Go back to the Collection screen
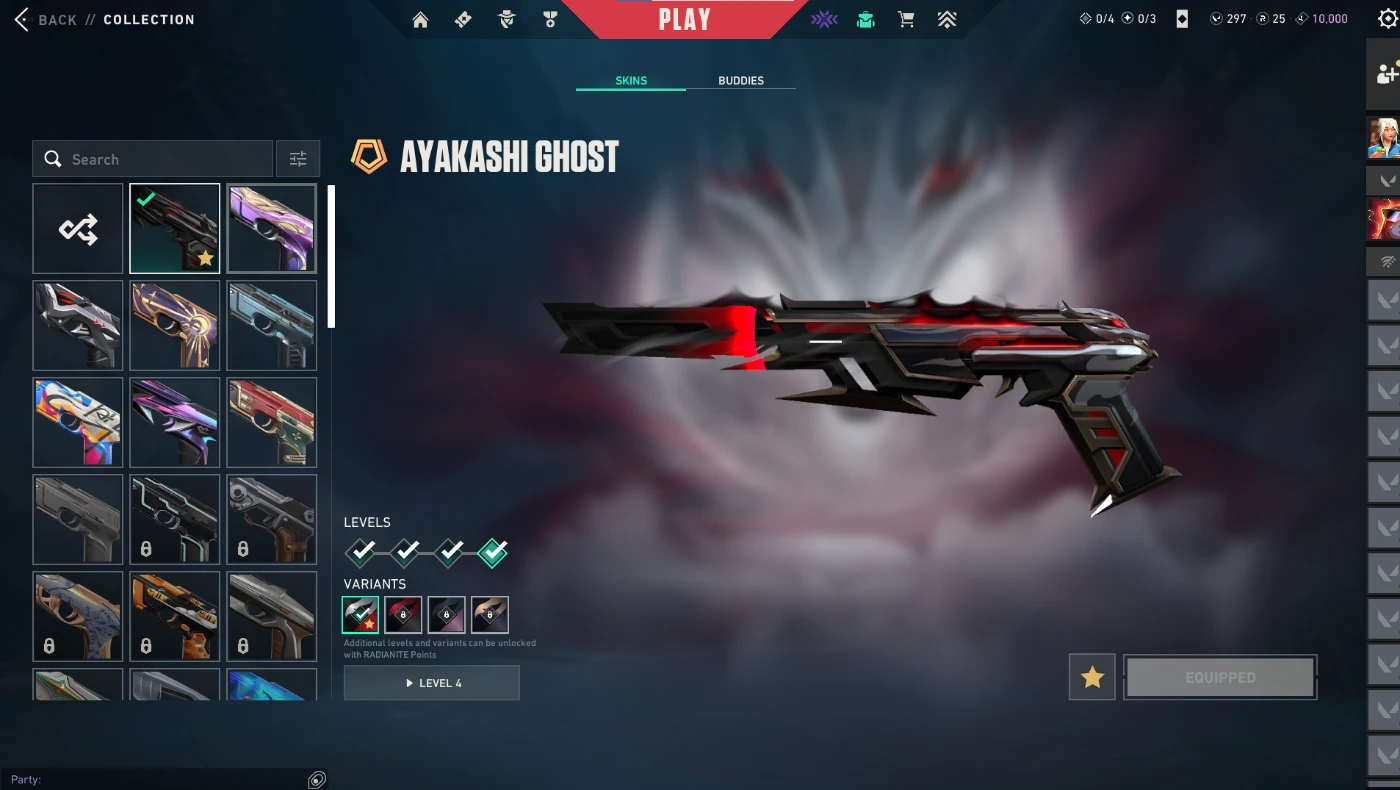This screenshot has width=1400, height=790. click(x=45, y=20)
